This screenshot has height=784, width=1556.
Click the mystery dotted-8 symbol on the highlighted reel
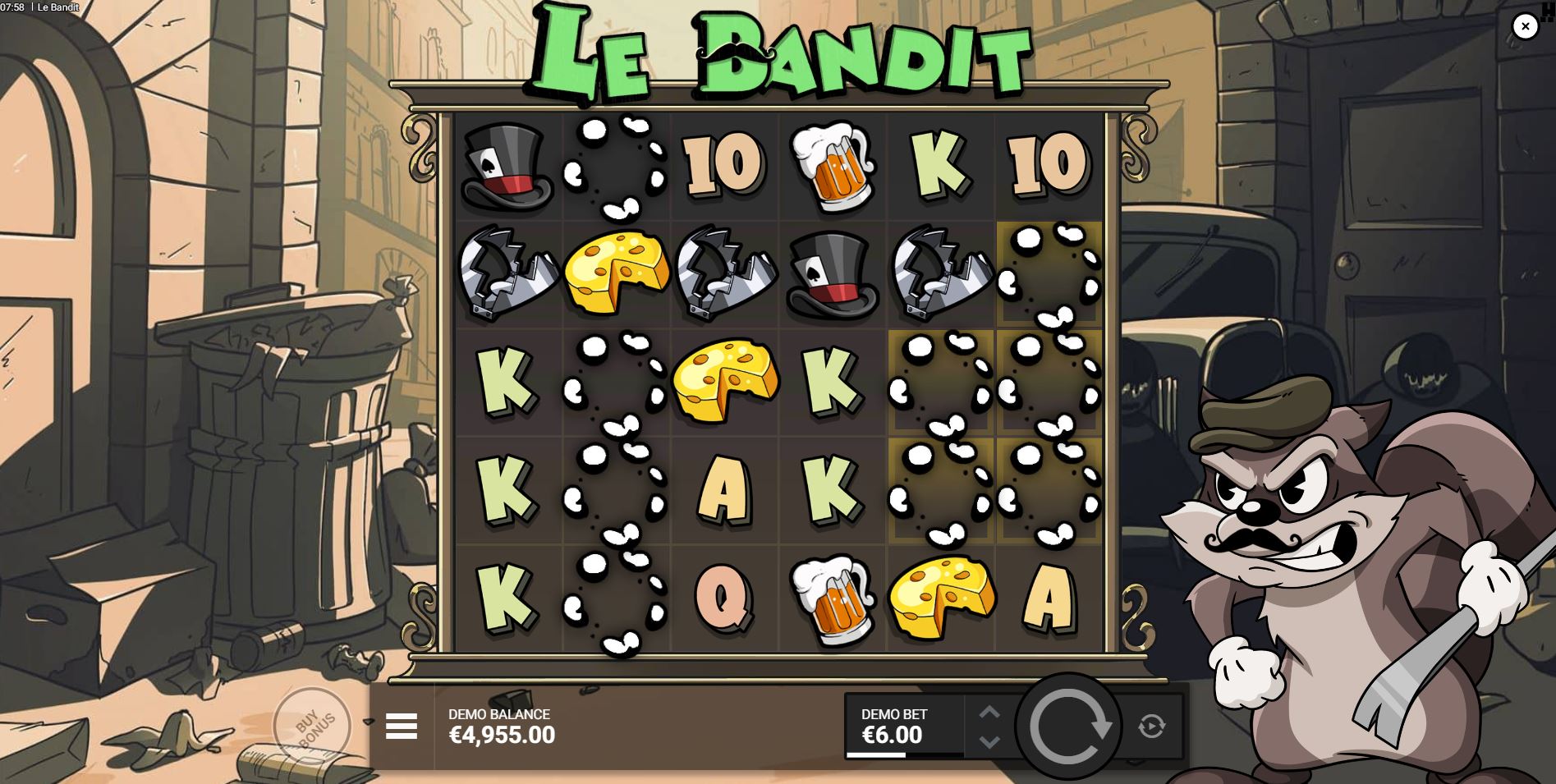[1049, 271]
